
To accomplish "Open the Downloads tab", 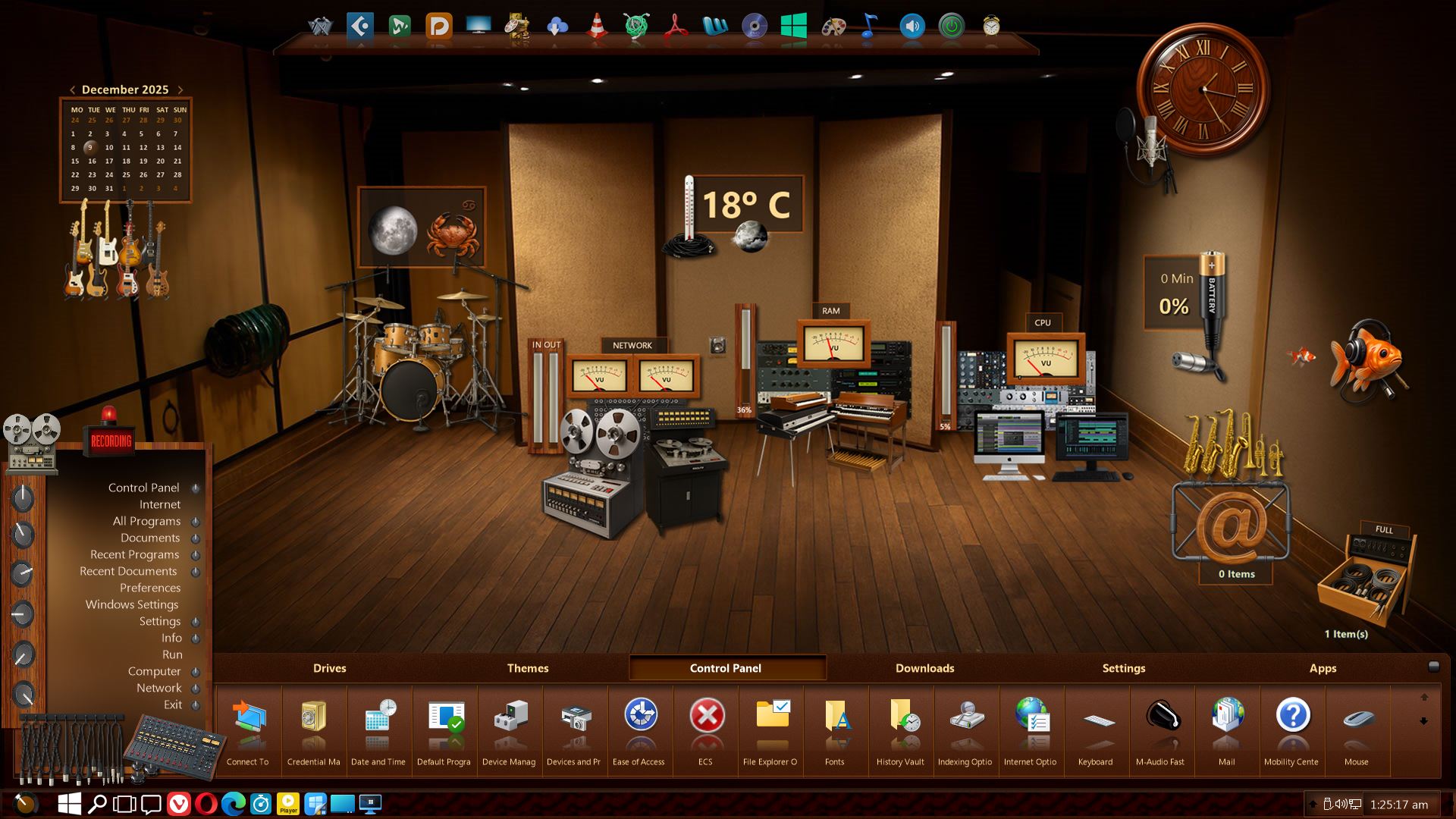I will pos(924,668).
